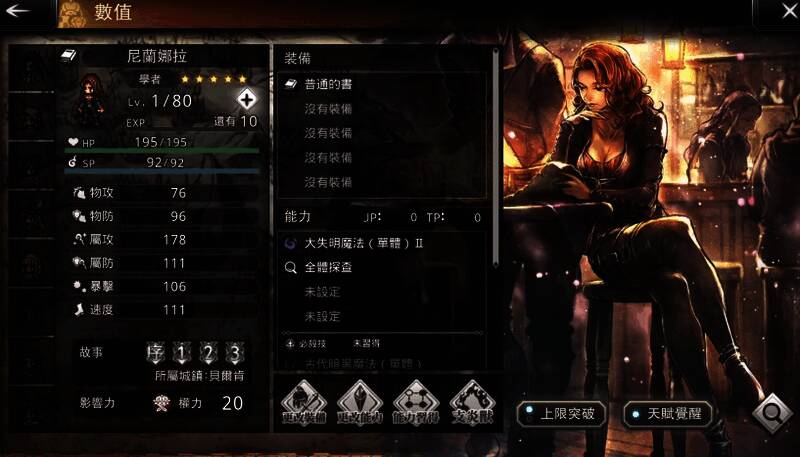Open story chapter 1
The image size is (800, 457).
coord(182,353)
